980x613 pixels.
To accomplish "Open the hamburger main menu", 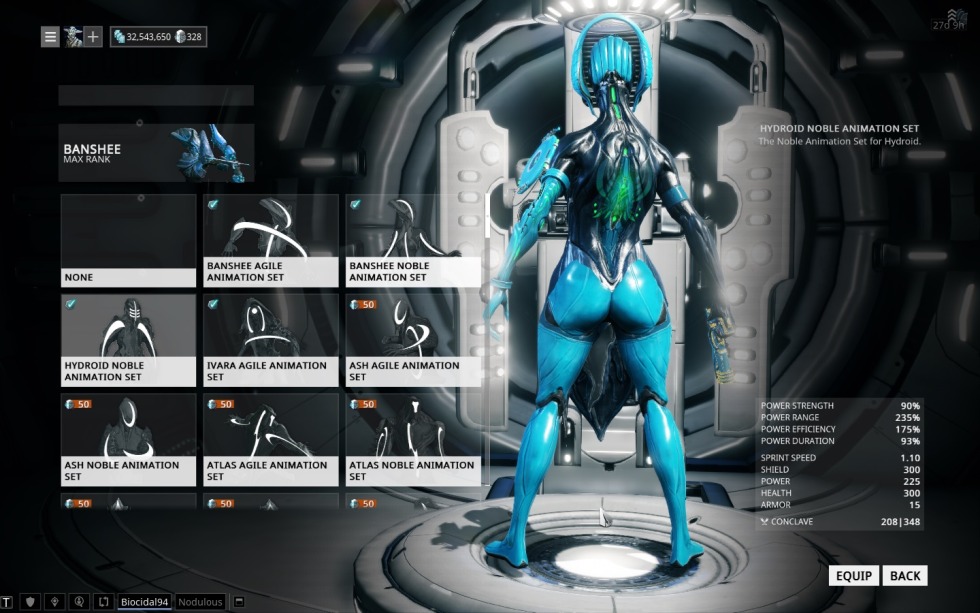I will [50, 37].
